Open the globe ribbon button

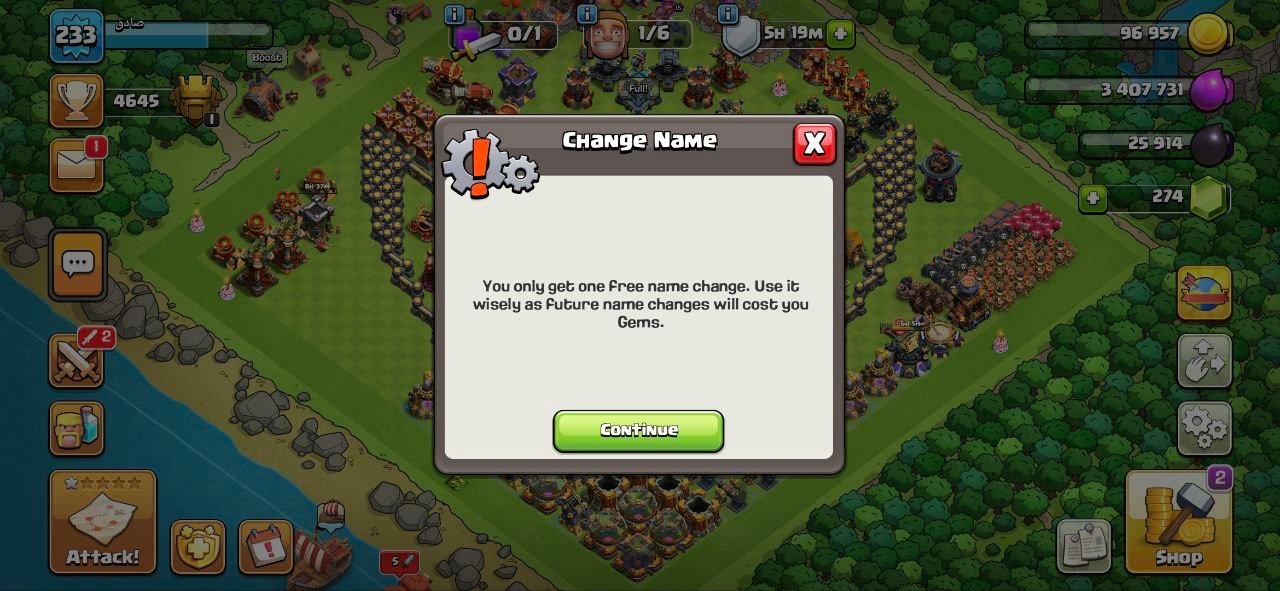[1204, 293]
